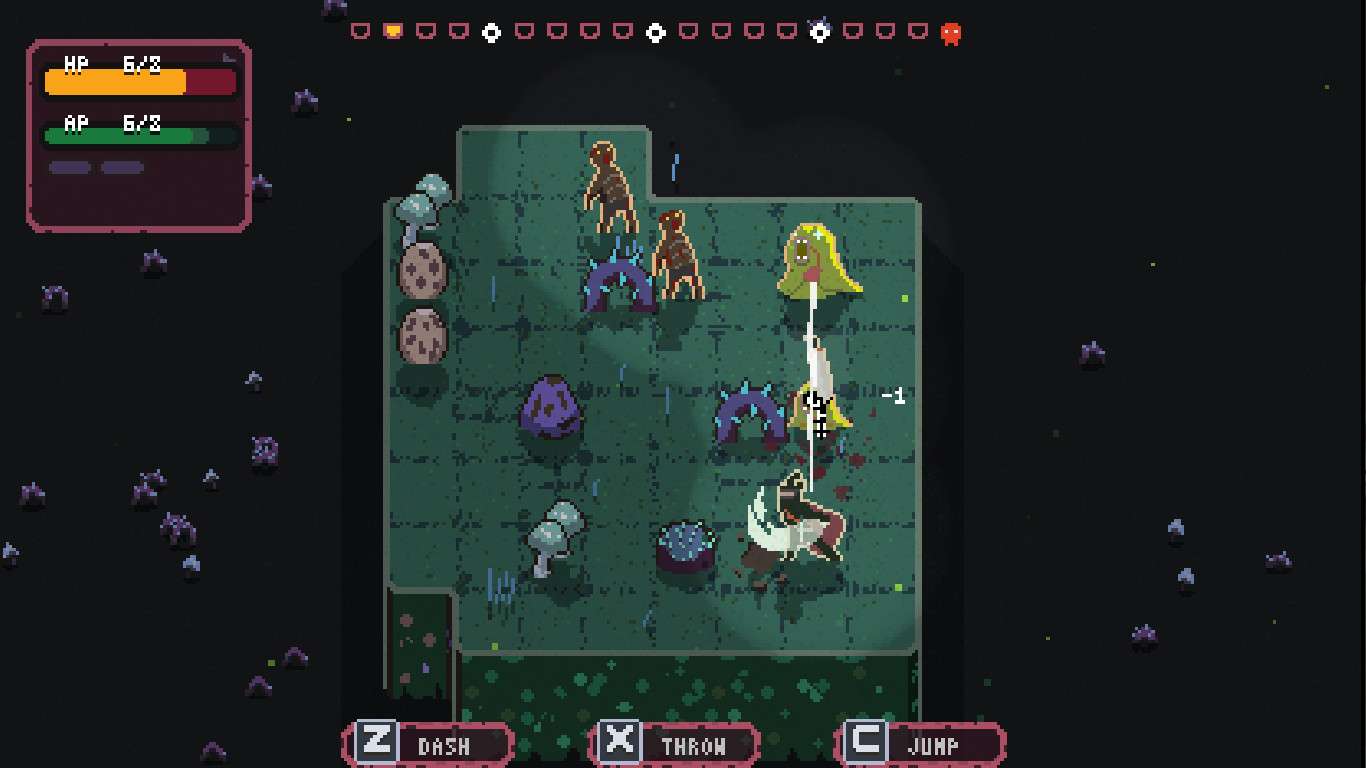The width and height of the screenshot is (1366, 768).
Task: Activate the Dash ability button
Action: tap(429, 745)
